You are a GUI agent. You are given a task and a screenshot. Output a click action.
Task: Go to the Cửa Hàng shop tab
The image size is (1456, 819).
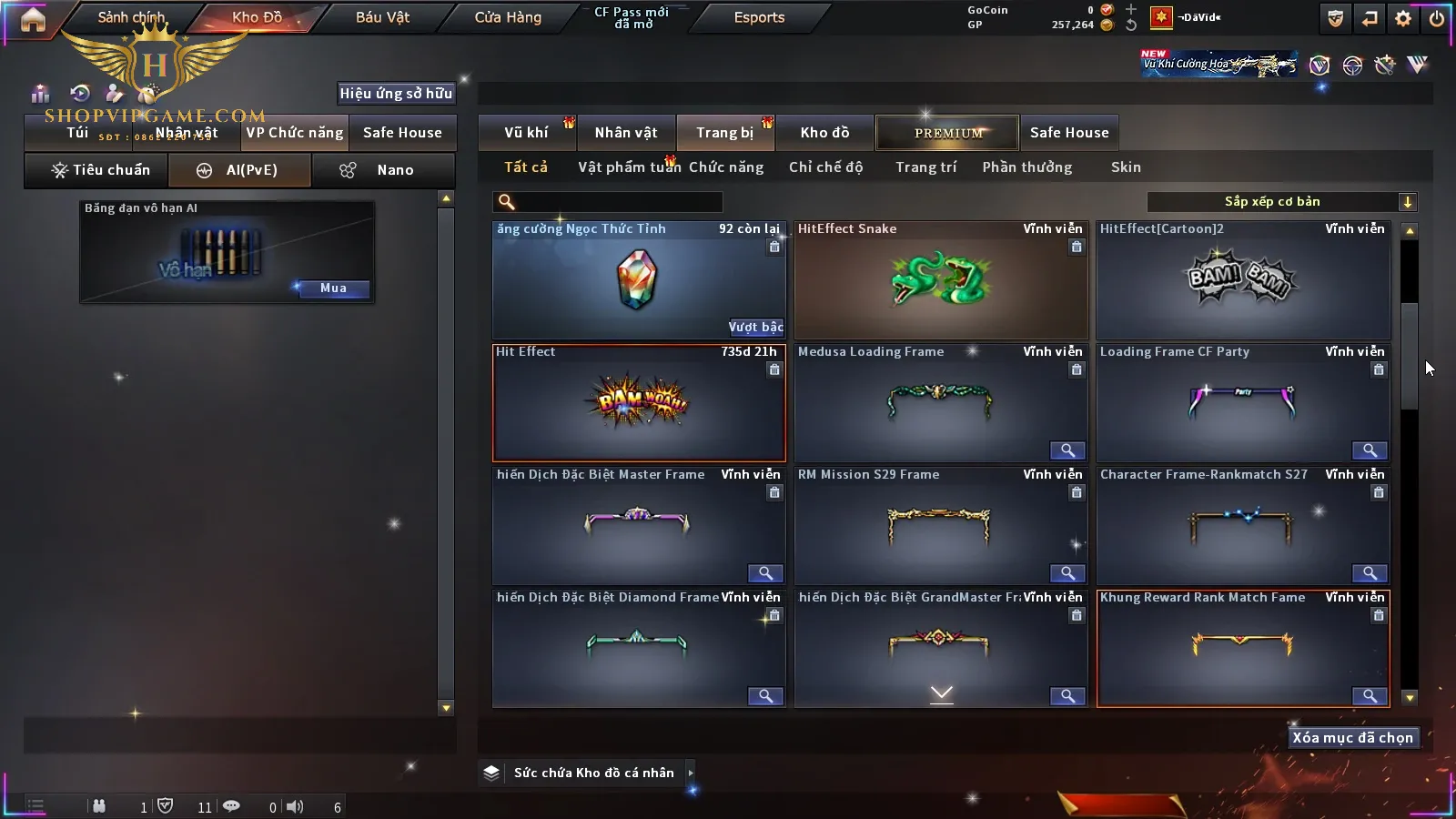coord(508,17)
